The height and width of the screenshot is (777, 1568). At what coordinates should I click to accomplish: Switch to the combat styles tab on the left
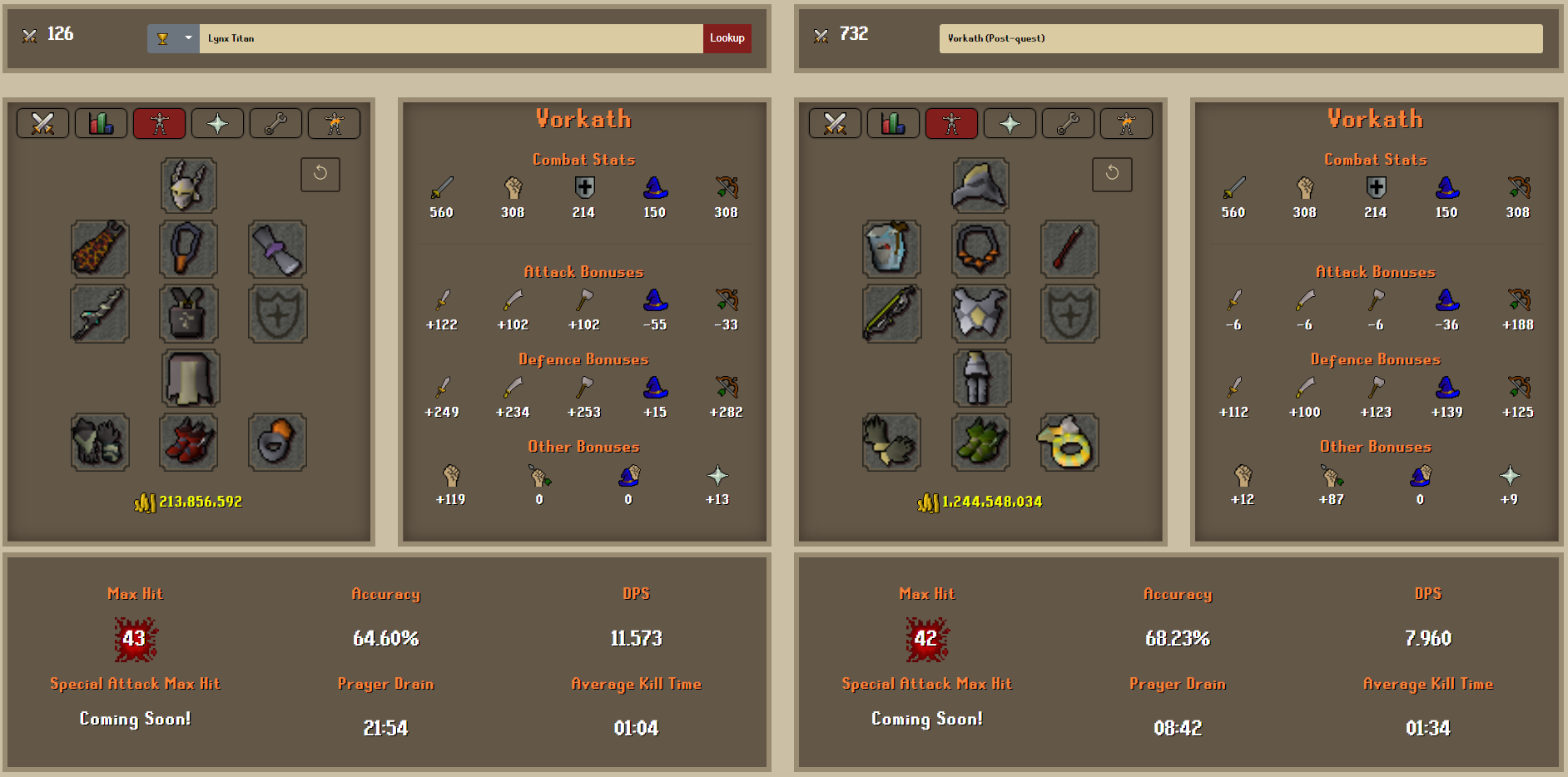[42, 122]
